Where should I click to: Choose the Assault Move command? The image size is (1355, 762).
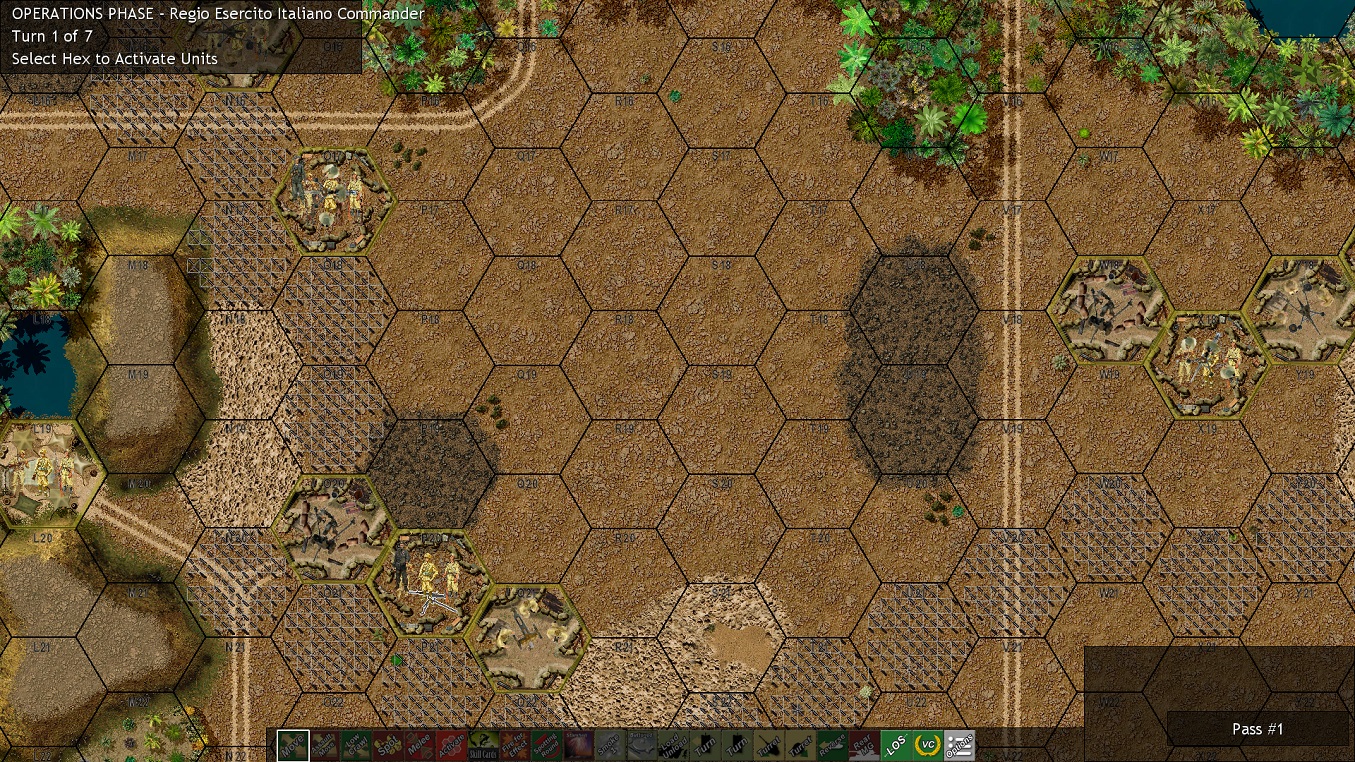[x=325, y=746]
